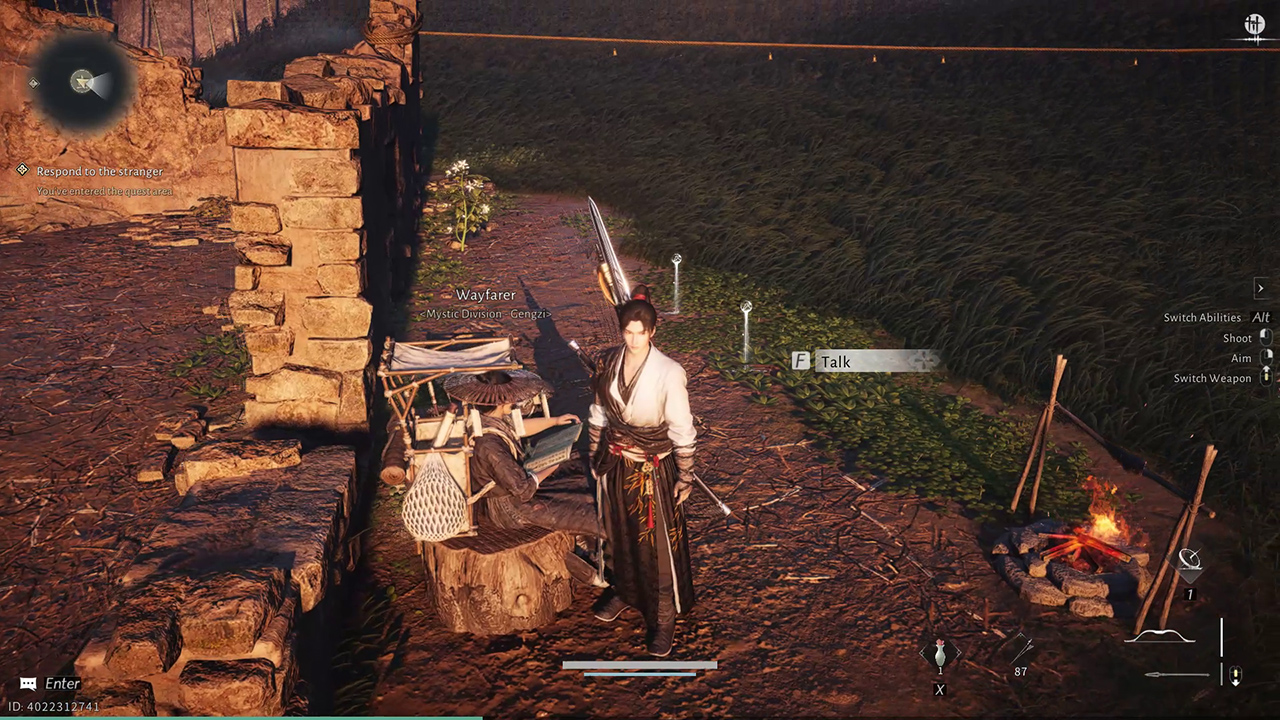Select the arrow ammo slot
This screenshot has height=720, width=1280.
click(1020, 652)
